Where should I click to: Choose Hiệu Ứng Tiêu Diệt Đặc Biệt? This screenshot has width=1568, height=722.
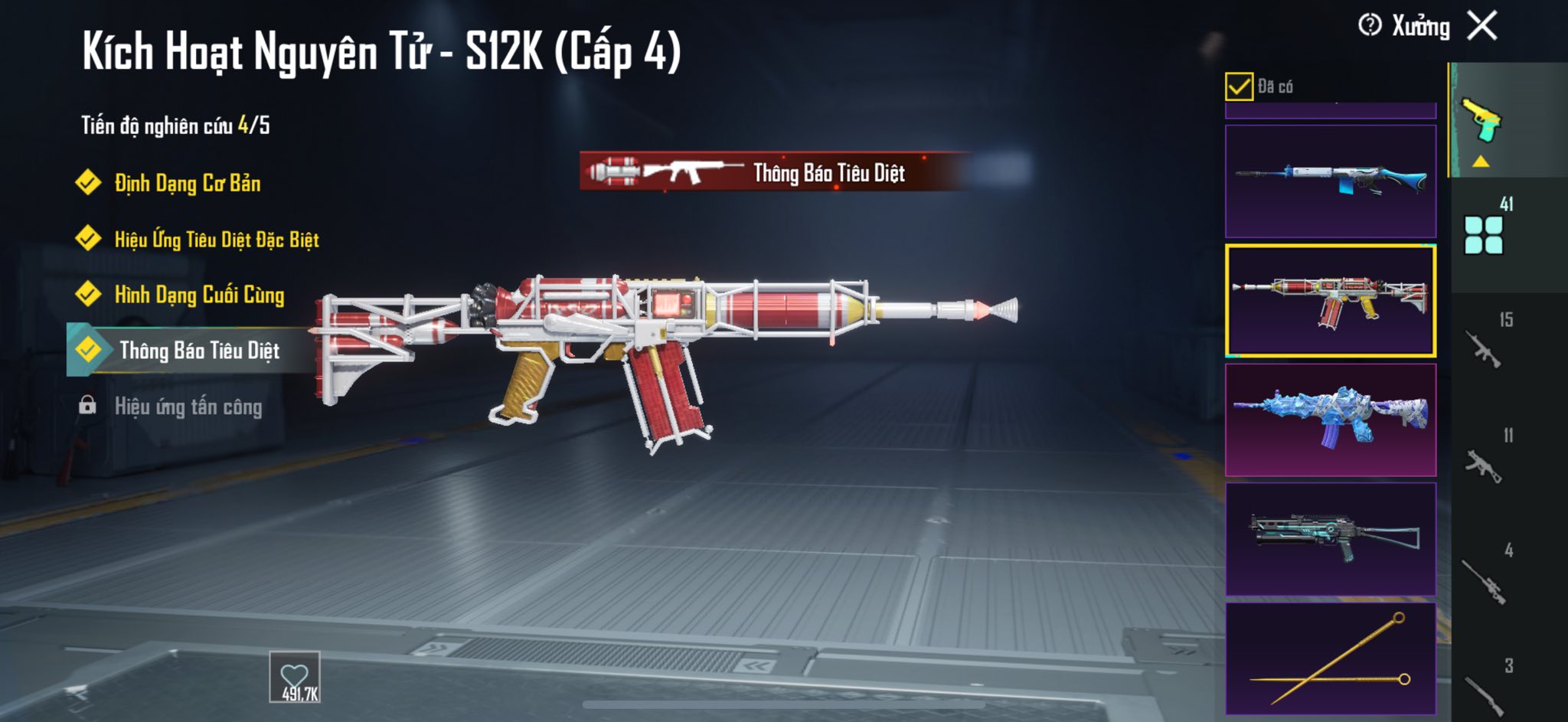[x=216, y=240]
